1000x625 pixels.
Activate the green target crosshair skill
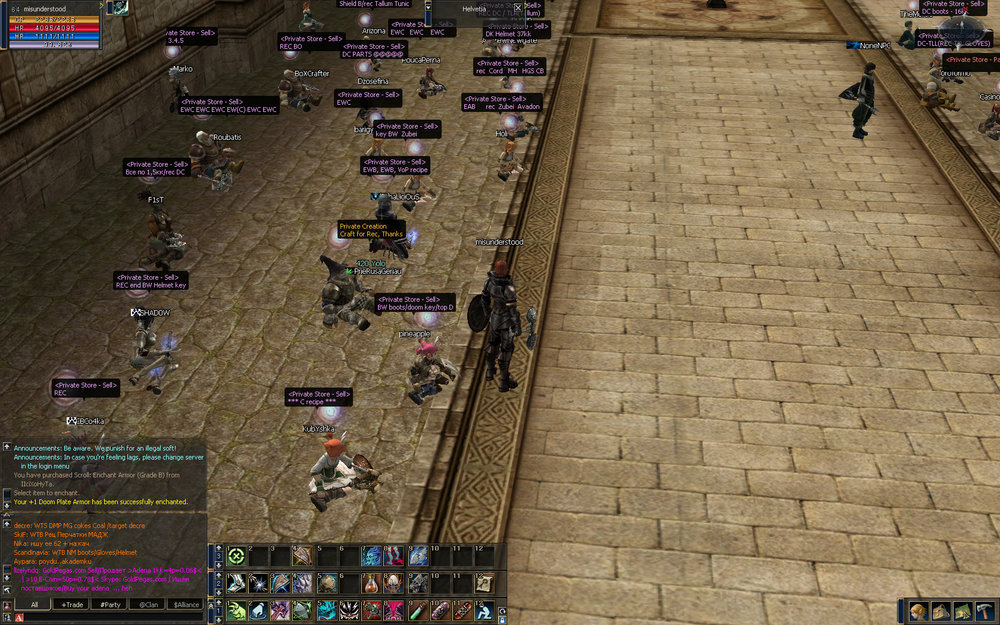(237, 557)
